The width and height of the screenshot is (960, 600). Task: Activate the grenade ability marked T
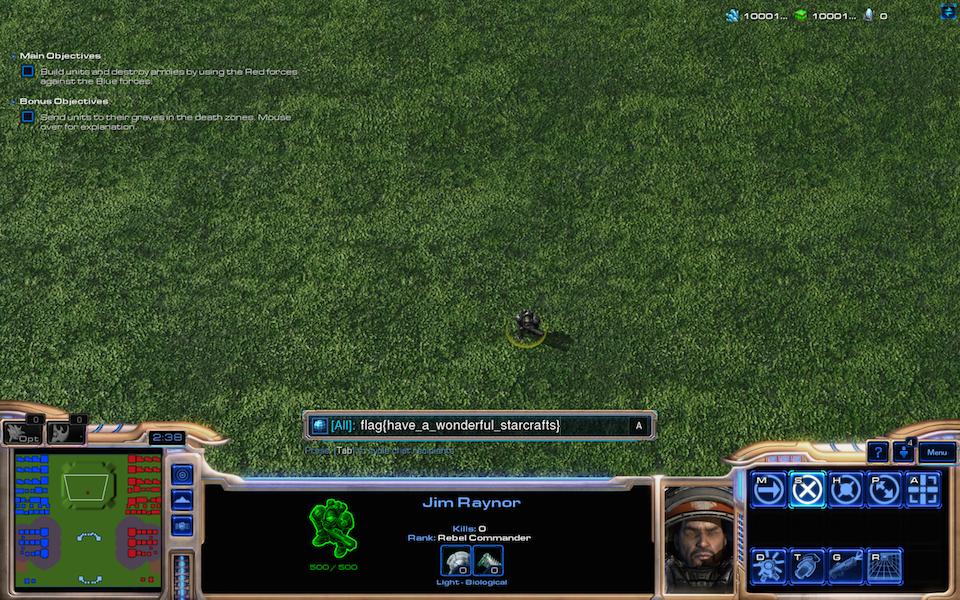pos(808,566)
